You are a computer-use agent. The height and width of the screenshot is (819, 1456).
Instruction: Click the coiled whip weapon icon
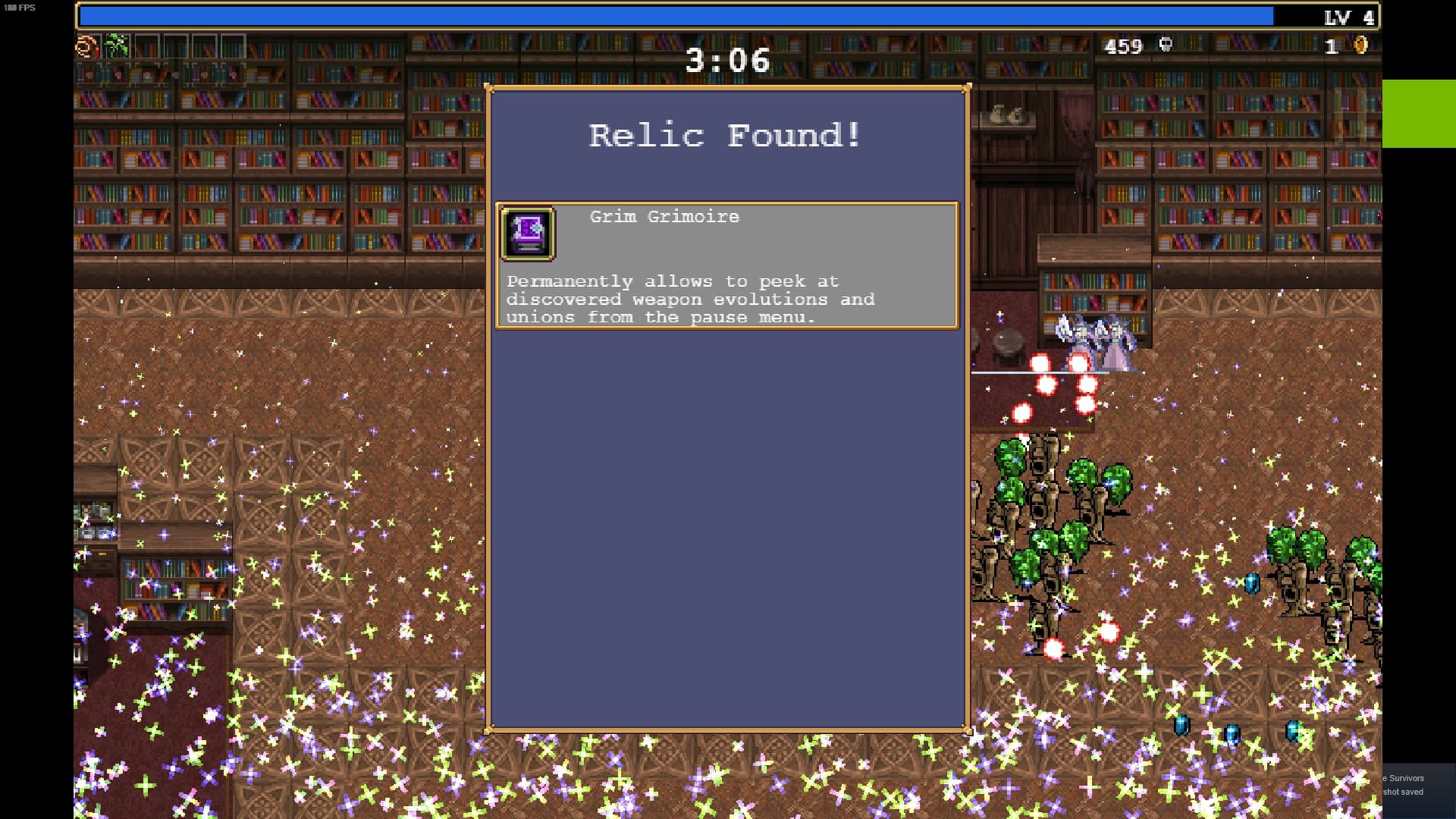point(87,47)
